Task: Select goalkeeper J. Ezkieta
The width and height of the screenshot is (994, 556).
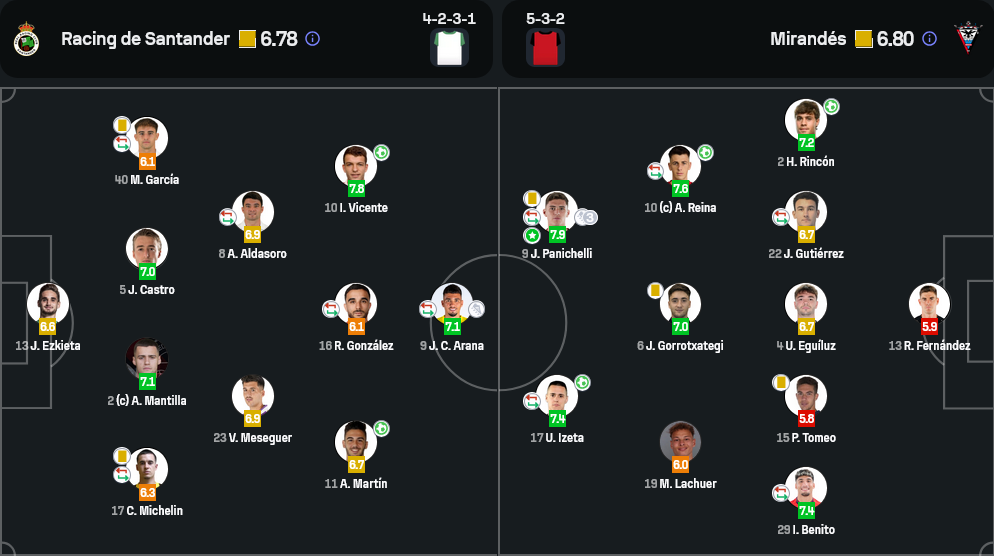Action: click(47, 304)
